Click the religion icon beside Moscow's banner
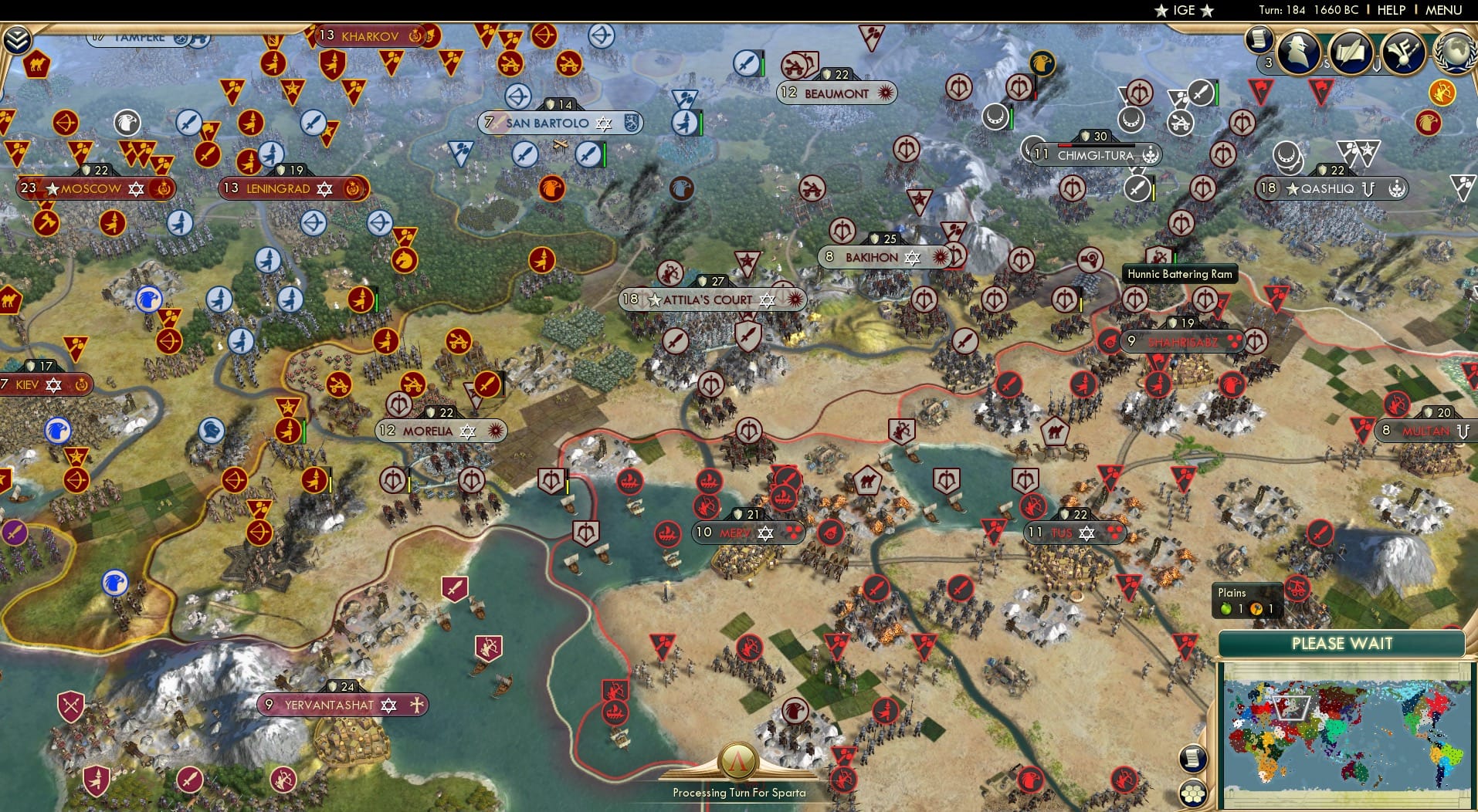 point(136,188)
